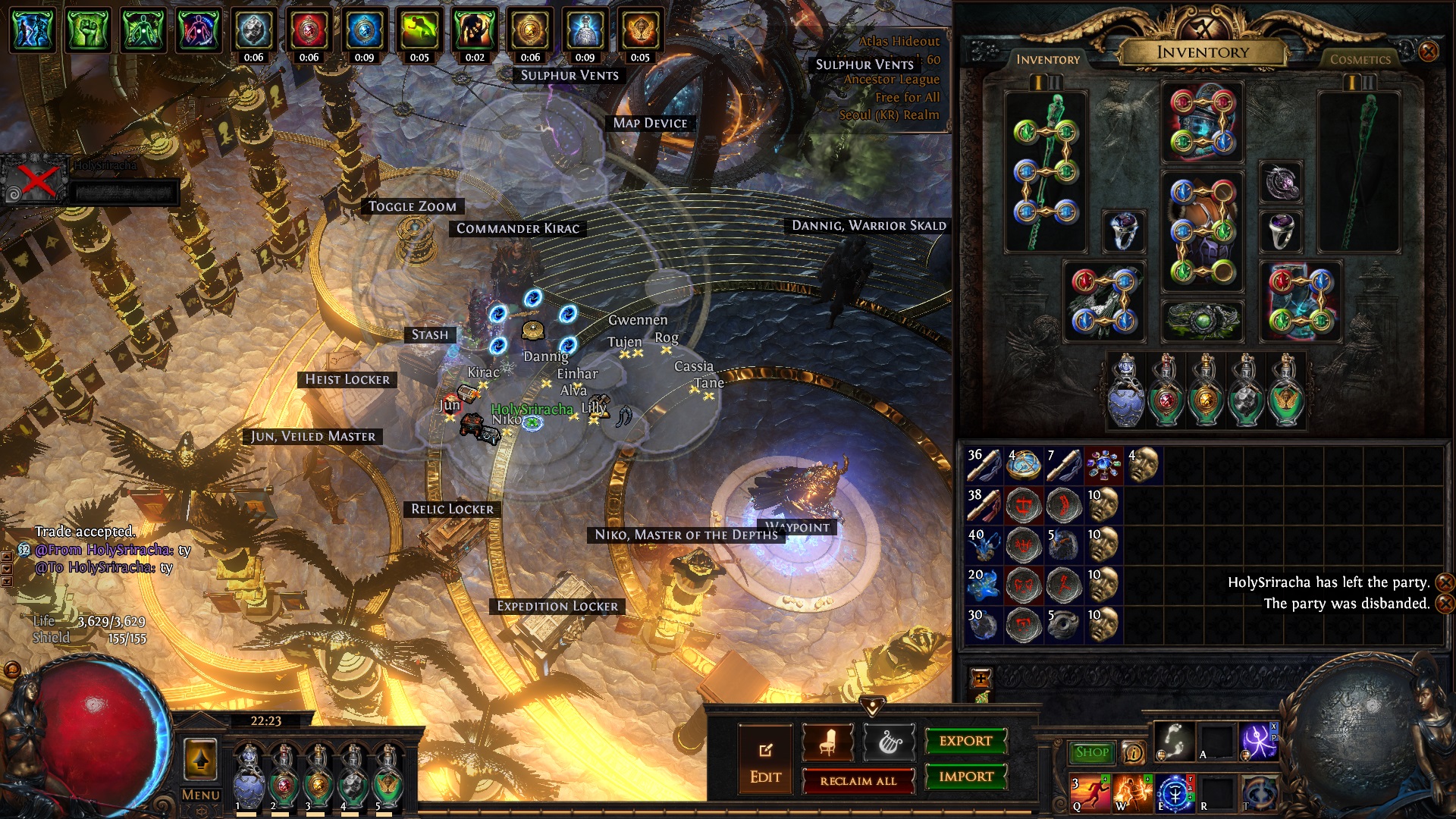Click the Export hideout button
Viewport: 1456px width, 819px height.
pyautogui.click(x=965, y=741)
